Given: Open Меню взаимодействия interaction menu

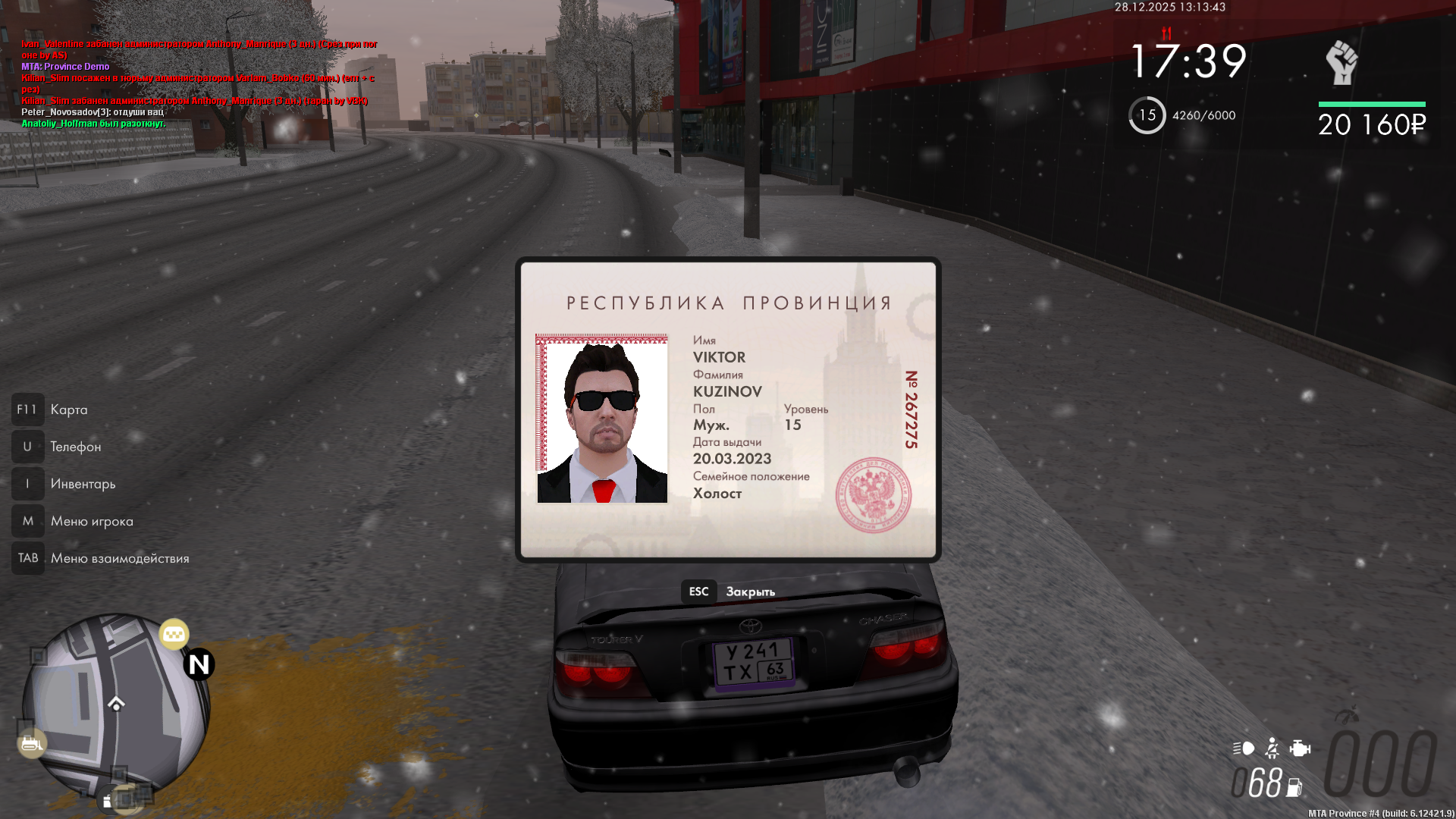Looking at the screenshot, I should (120, 558).
